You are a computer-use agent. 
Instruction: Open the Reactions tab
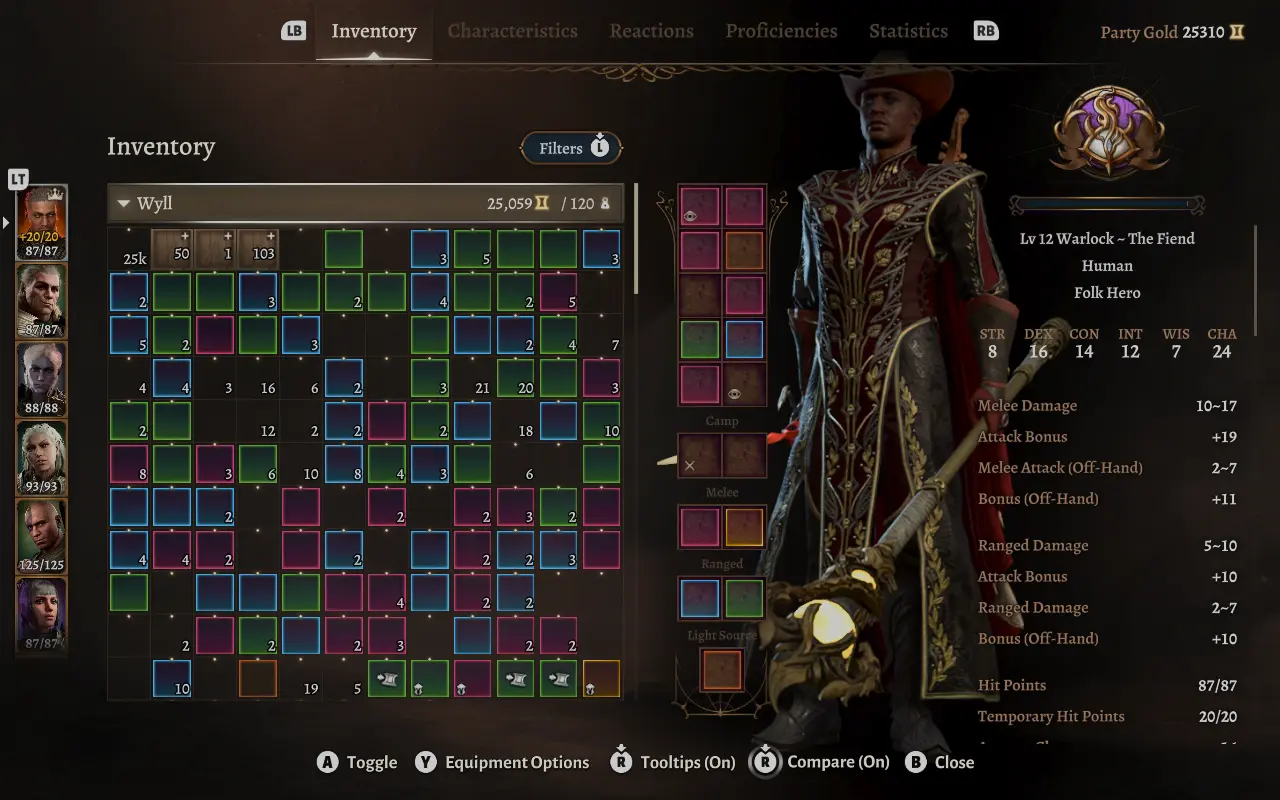(651, 31)
